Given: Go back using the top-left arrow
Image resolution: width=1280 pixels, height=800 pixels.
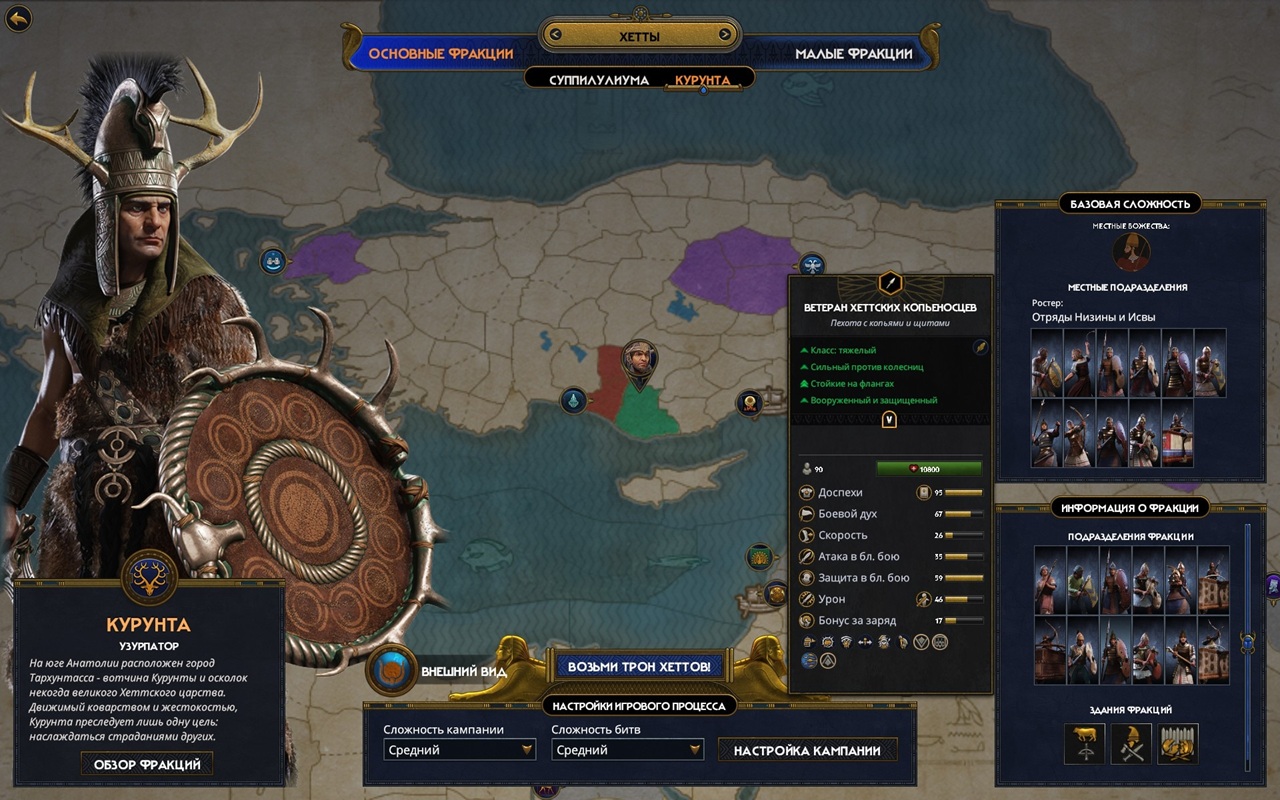Looking at the screenshot, I should [18, 18].
